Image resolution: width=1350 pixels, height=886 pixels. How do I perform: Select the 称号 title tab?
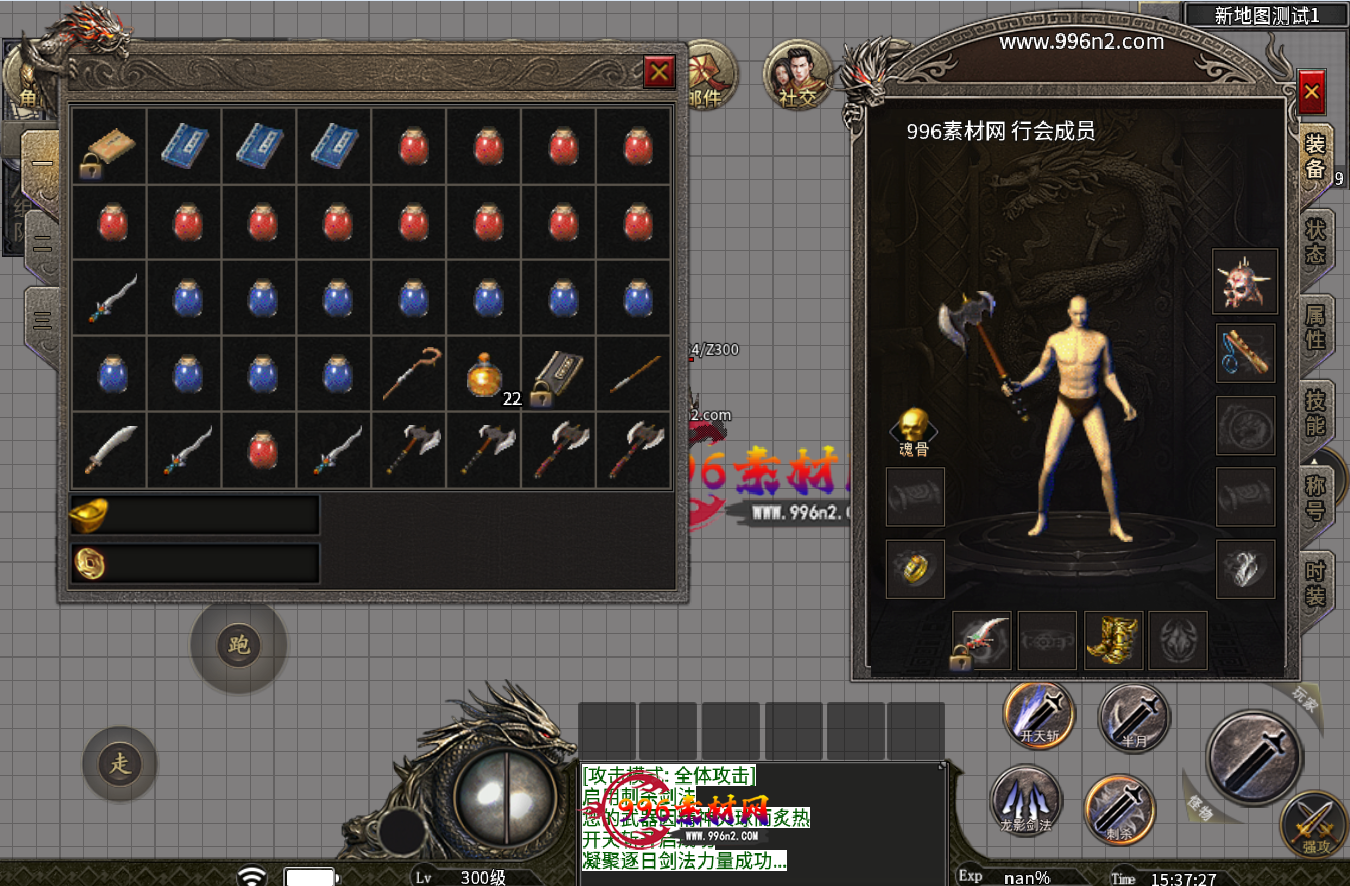click(1314, 497)
